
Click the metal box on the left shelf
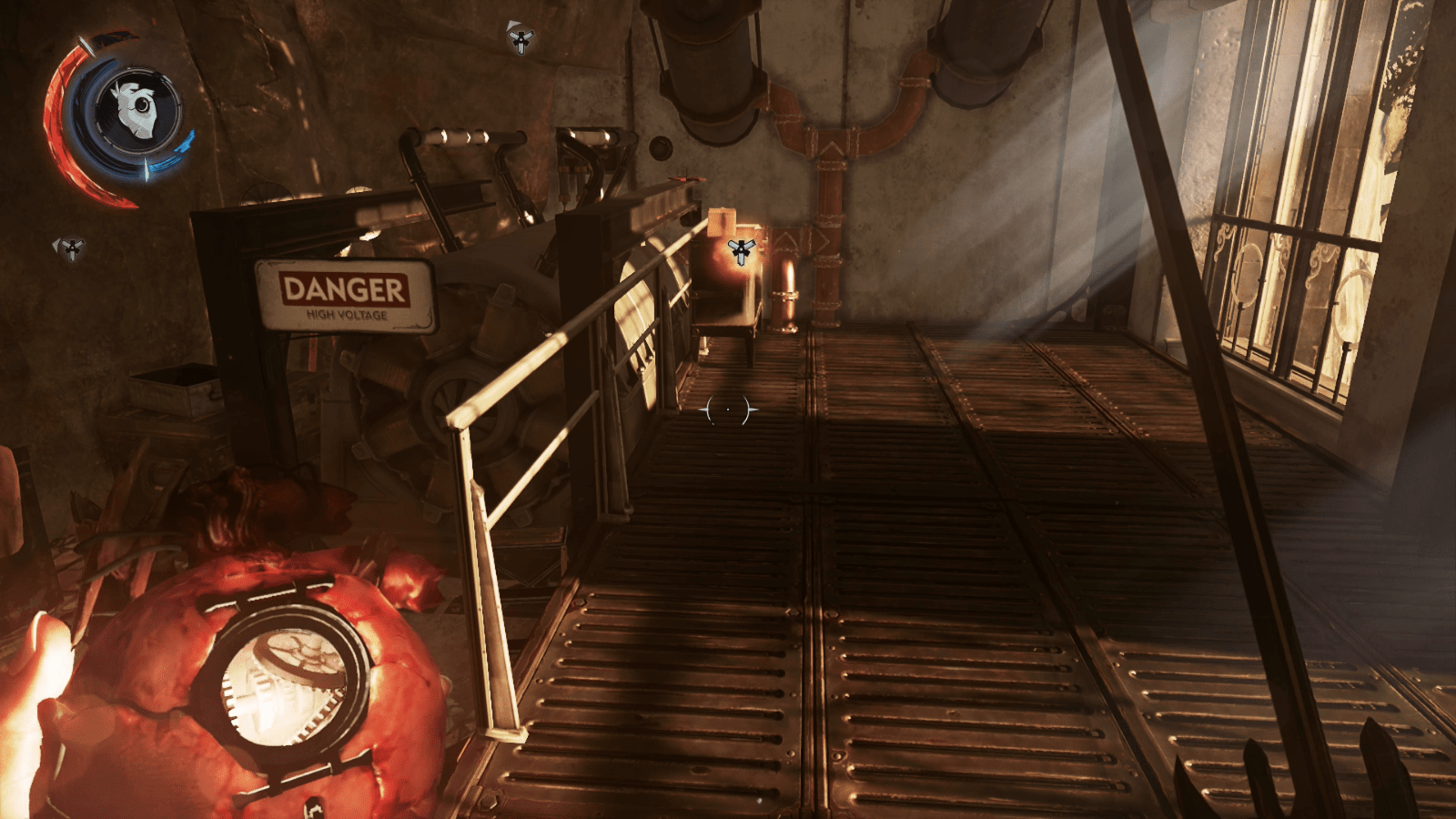click(x=173, y=391)
